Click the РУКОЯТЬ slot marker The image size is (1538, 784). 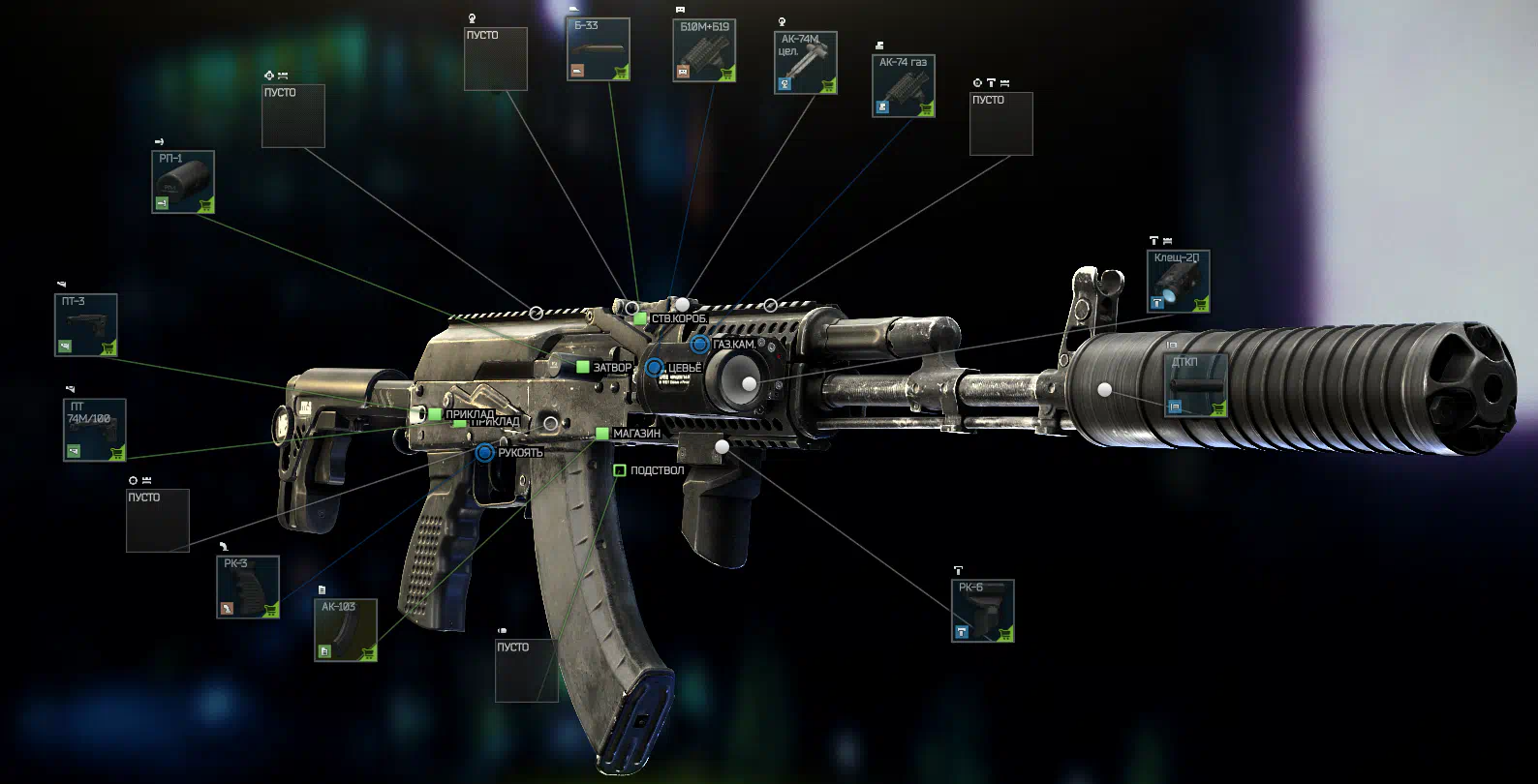(485, 452)
